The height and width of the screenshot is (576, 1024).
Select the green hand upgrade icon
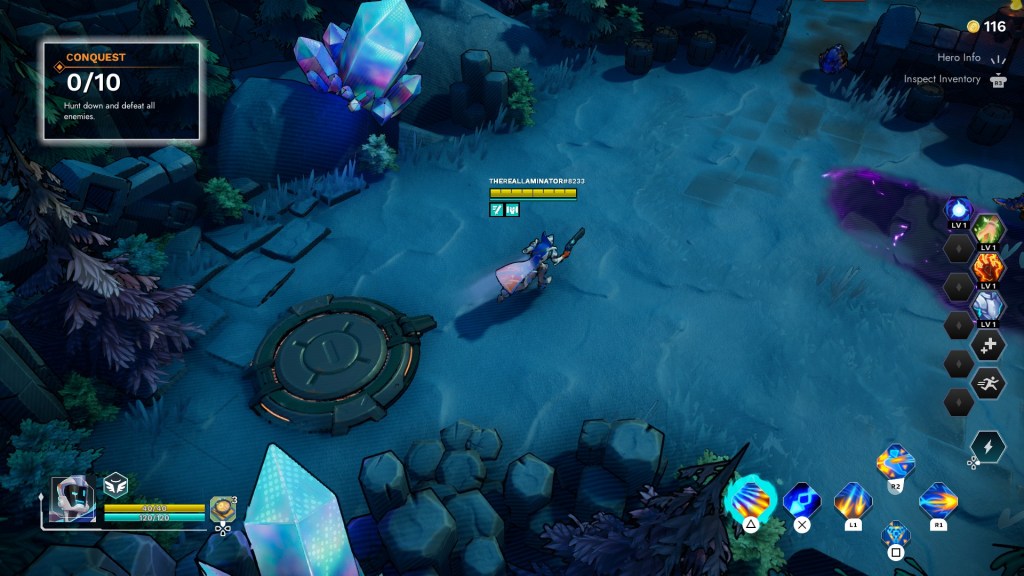click(988, 229)
